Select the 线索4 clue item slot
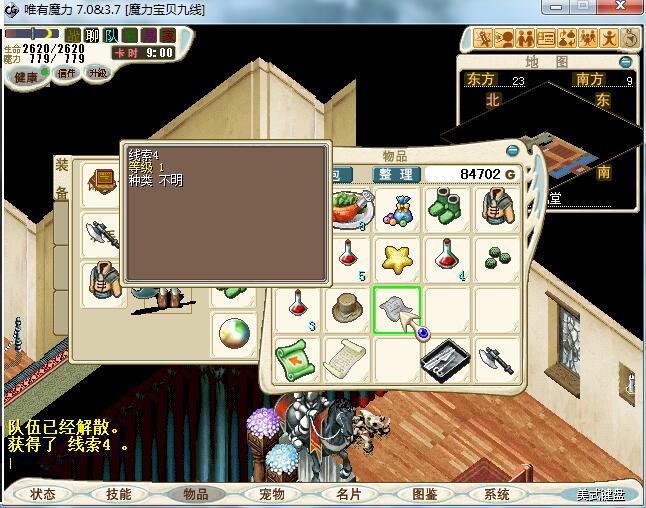The image size is (646, 508). pyautogui.click(x=396, y=309)
